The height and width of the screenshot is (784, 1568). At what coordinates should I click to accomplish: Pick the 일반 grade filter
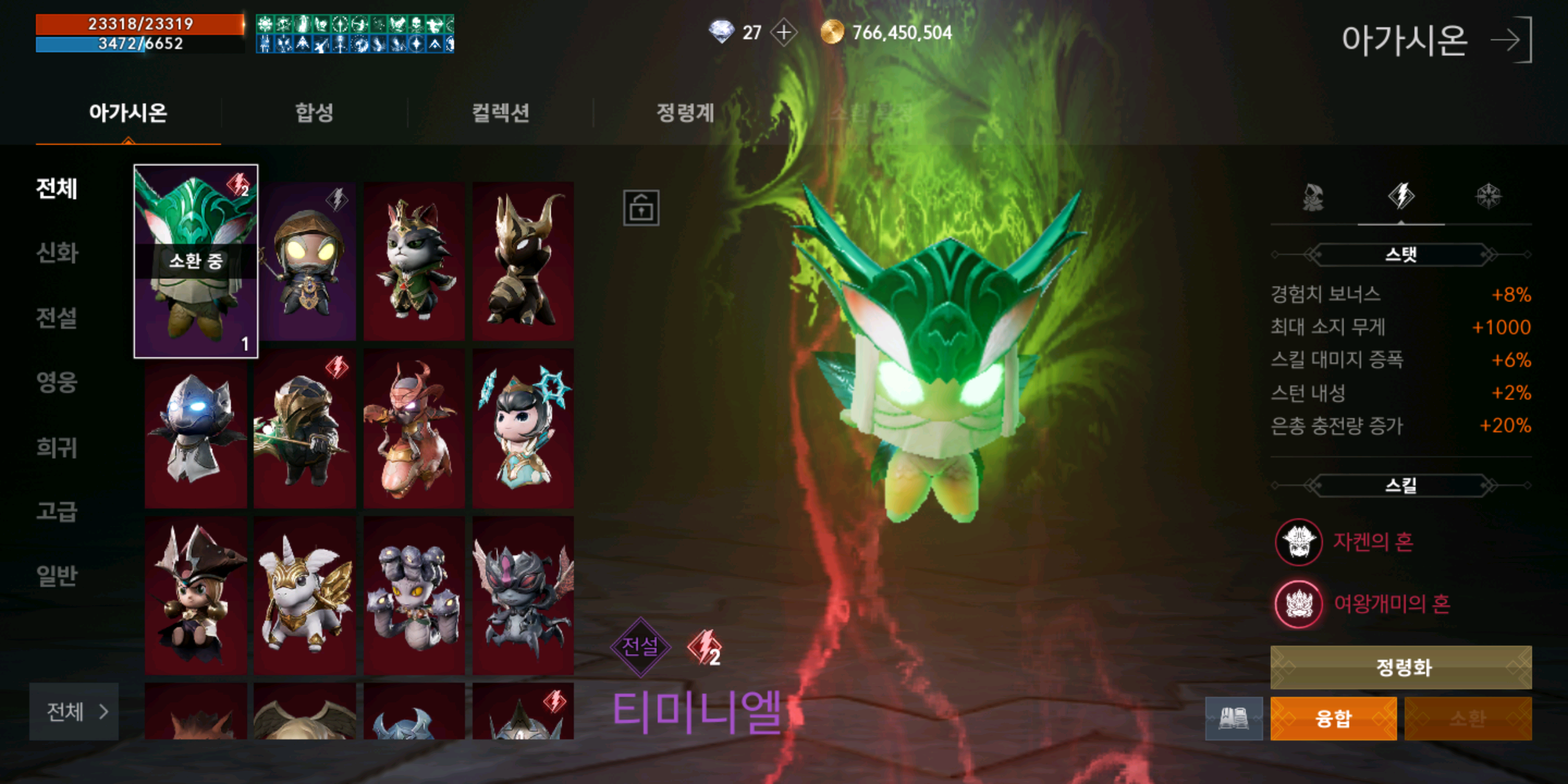(57, 575)
